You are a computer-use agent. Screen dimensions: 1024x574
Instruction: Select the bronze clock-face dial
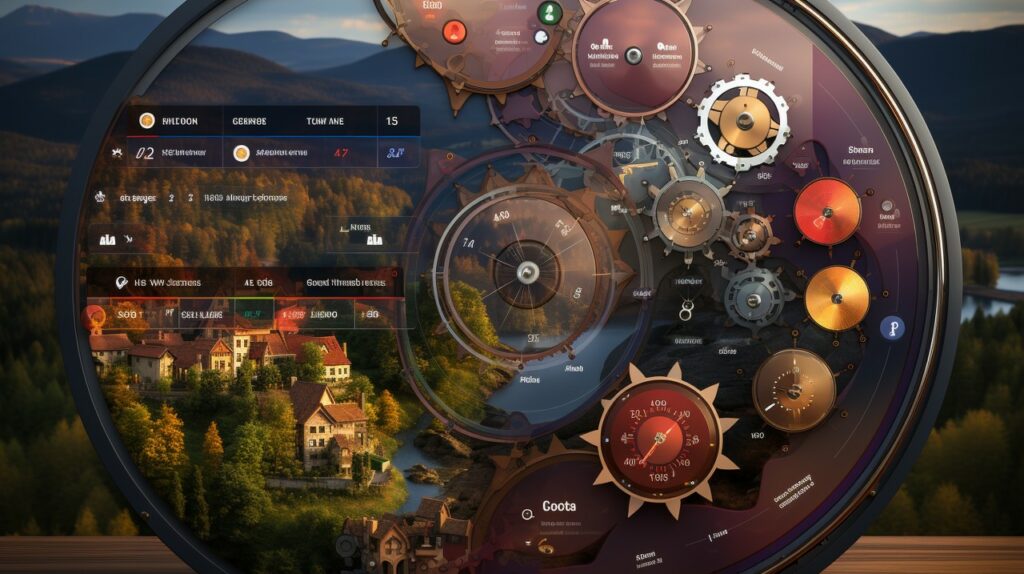794,389
